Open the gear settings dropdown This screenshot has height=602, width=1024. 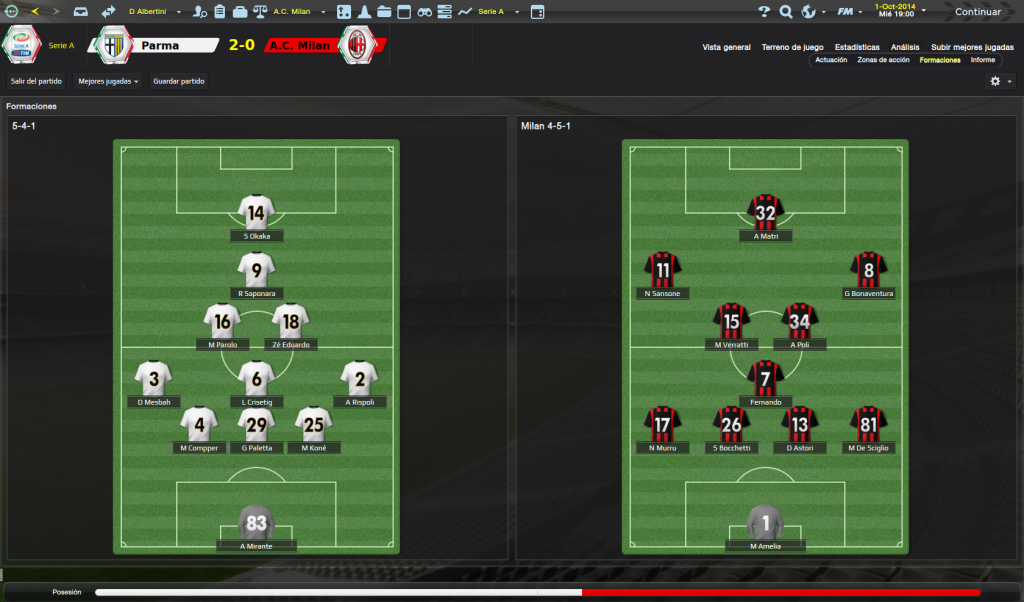(1000, 81)
